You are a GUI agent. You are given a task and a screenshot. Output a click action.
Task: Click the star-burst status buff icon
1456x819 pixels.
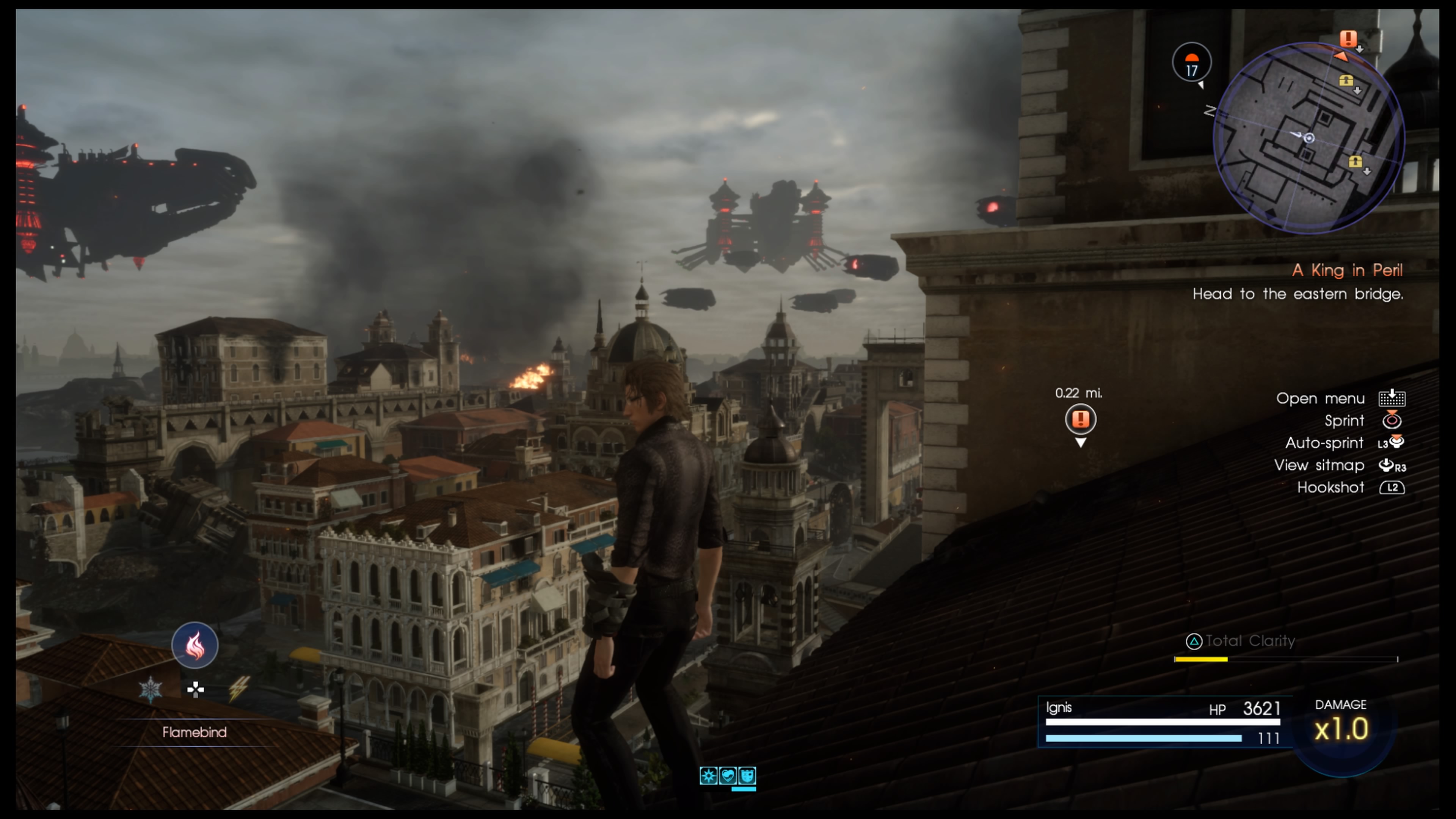(x=708, y=775)
